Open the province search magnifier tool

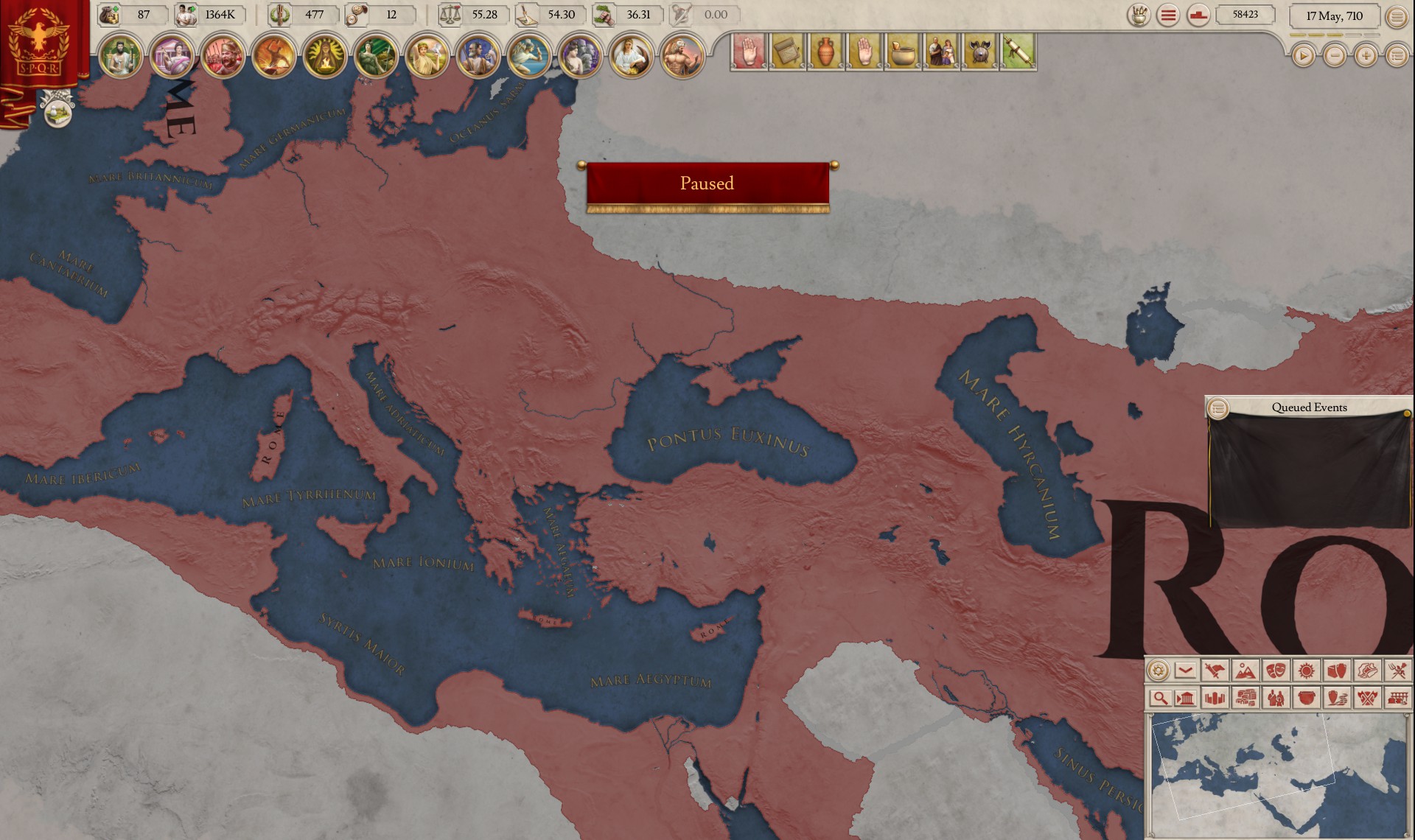1160,699
